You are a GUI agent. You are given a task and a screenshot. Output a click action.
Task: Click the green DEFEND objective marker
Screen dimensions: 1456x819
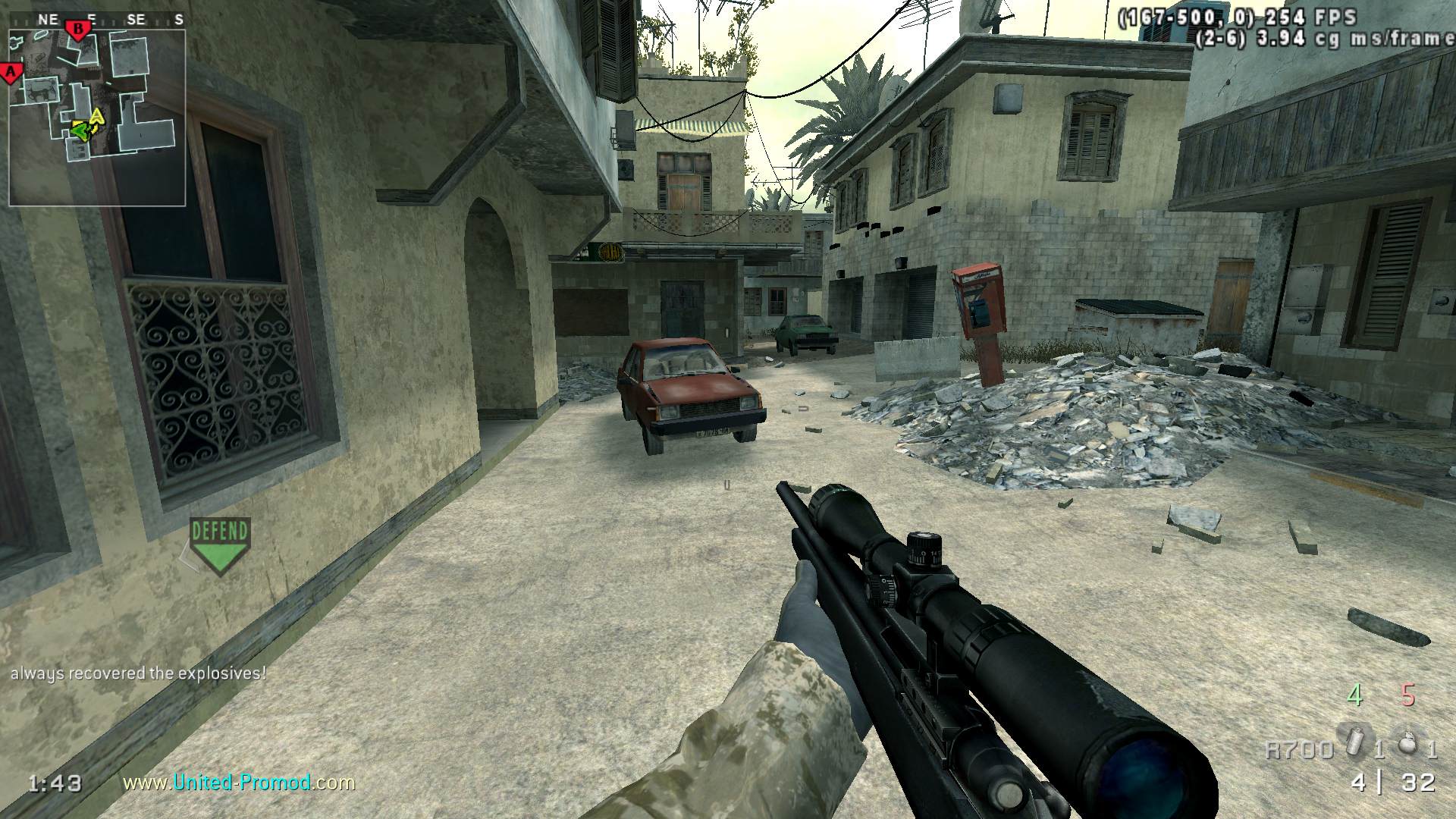pos(220,544)
